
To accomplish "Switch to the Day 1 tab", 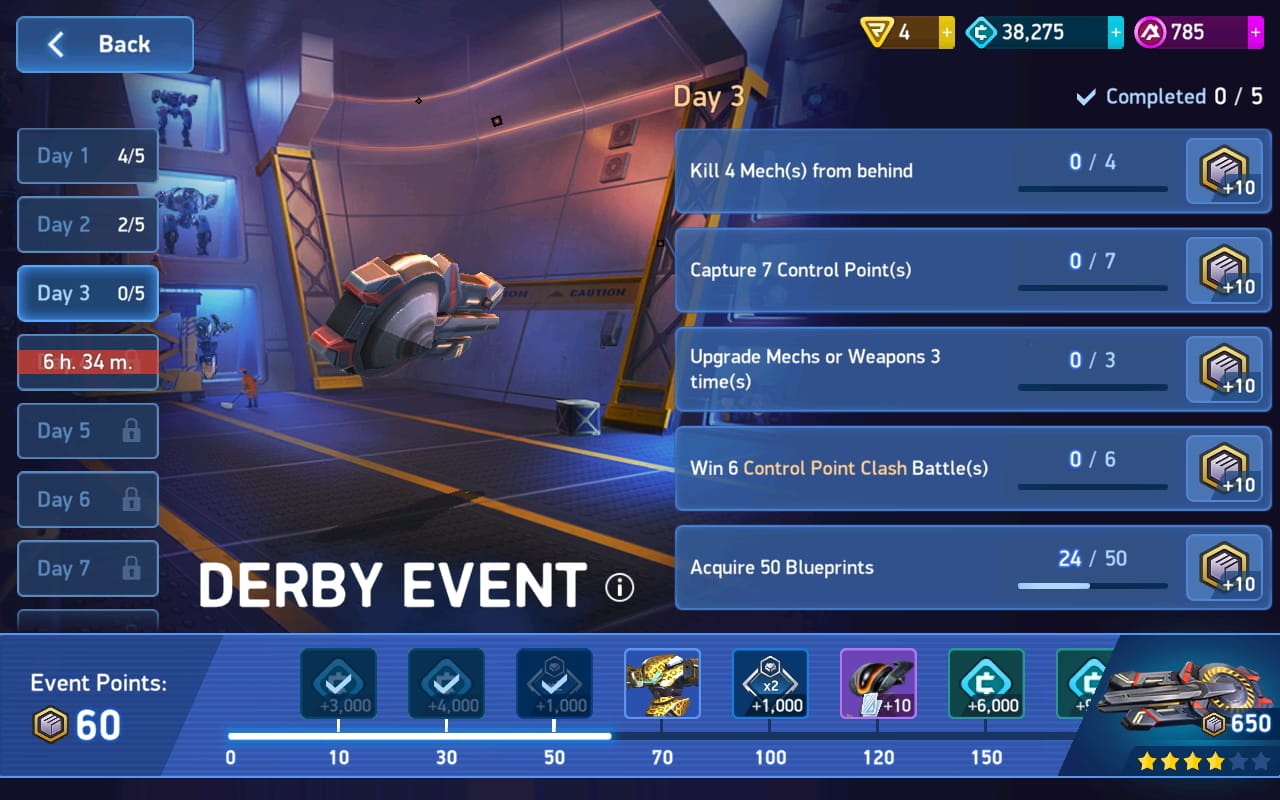I will (88, 156).
